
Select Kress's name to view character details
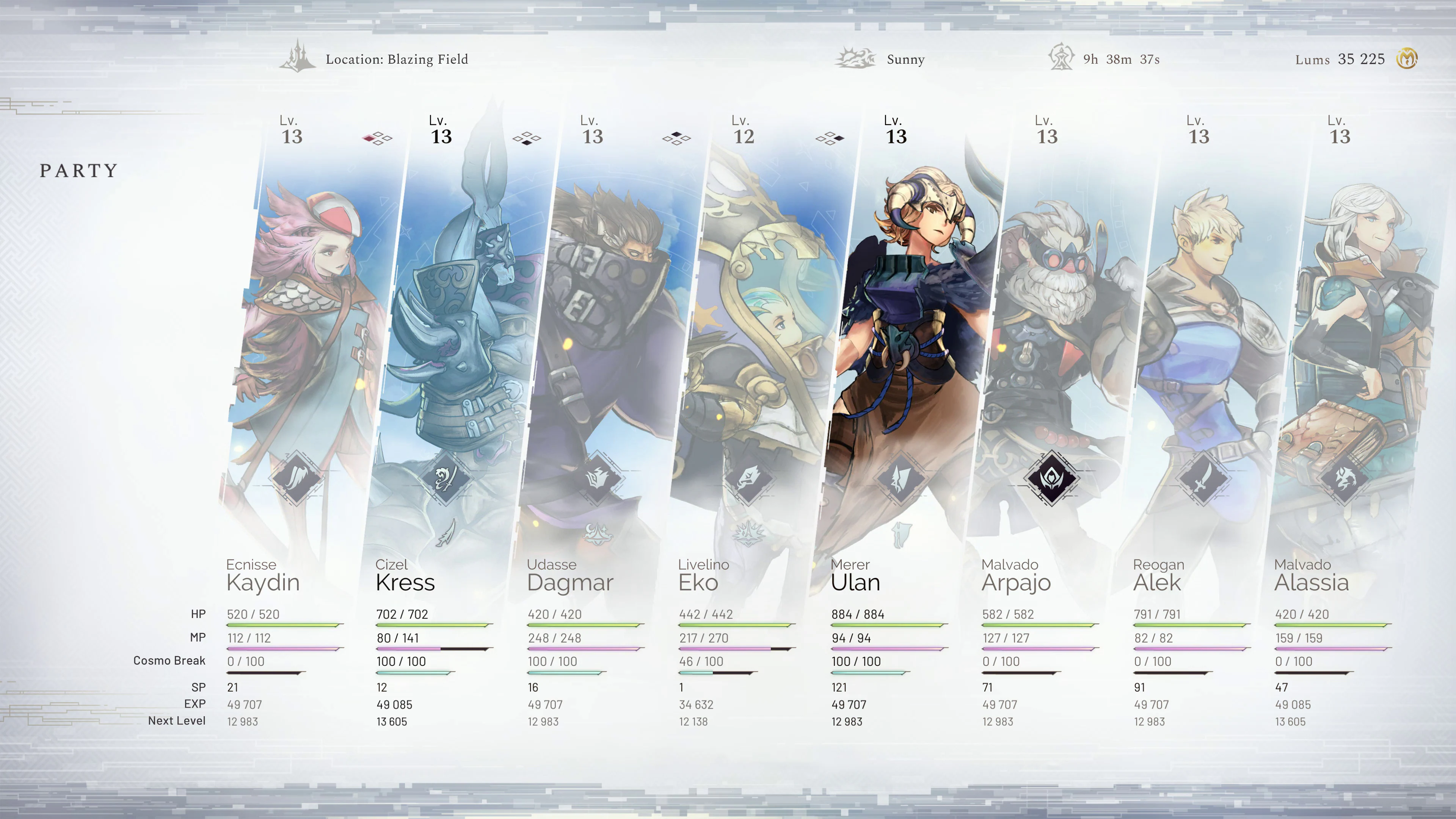point(406,583)
